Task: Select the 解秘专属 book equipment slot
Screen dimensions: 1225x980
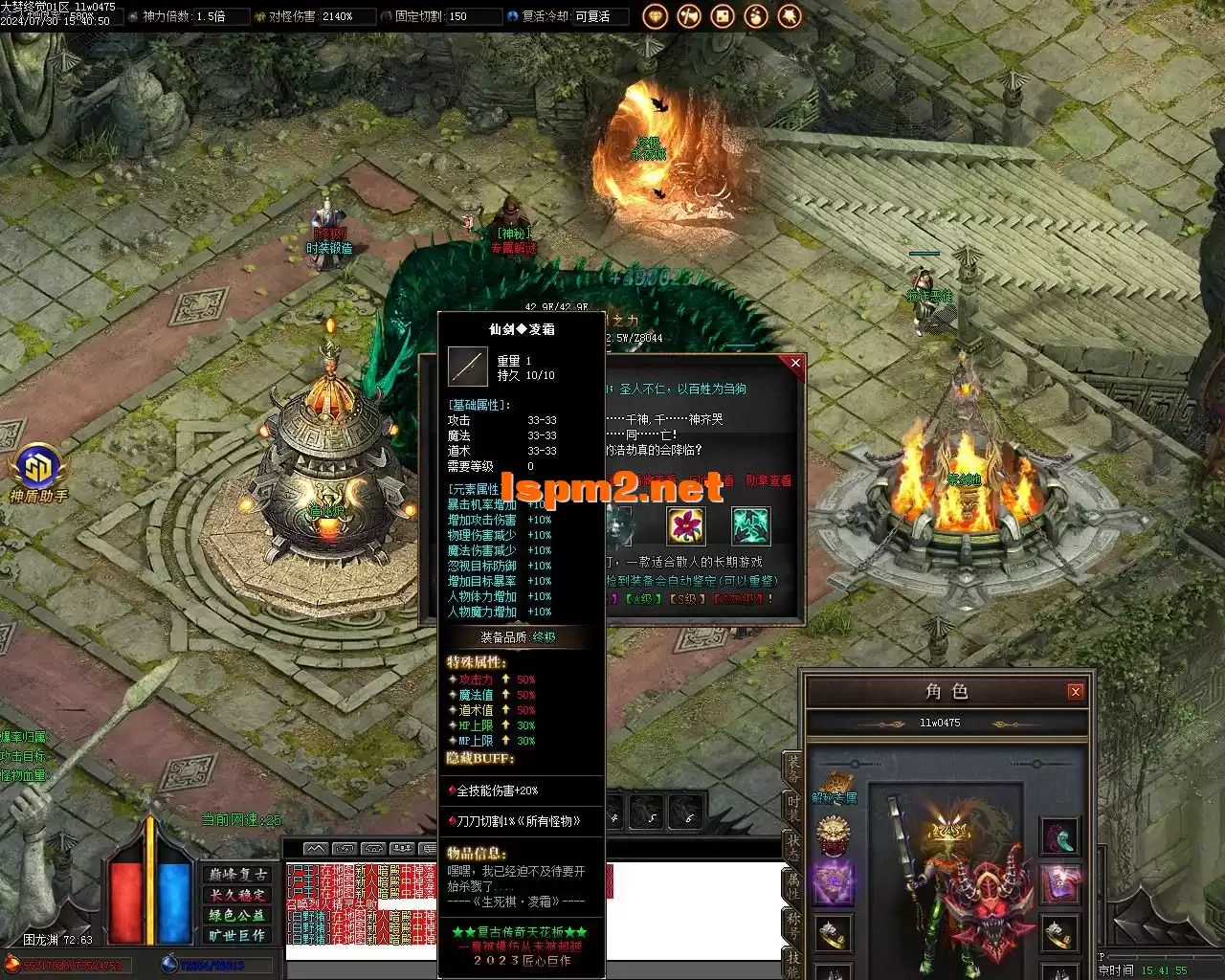Action: (834, 785)
